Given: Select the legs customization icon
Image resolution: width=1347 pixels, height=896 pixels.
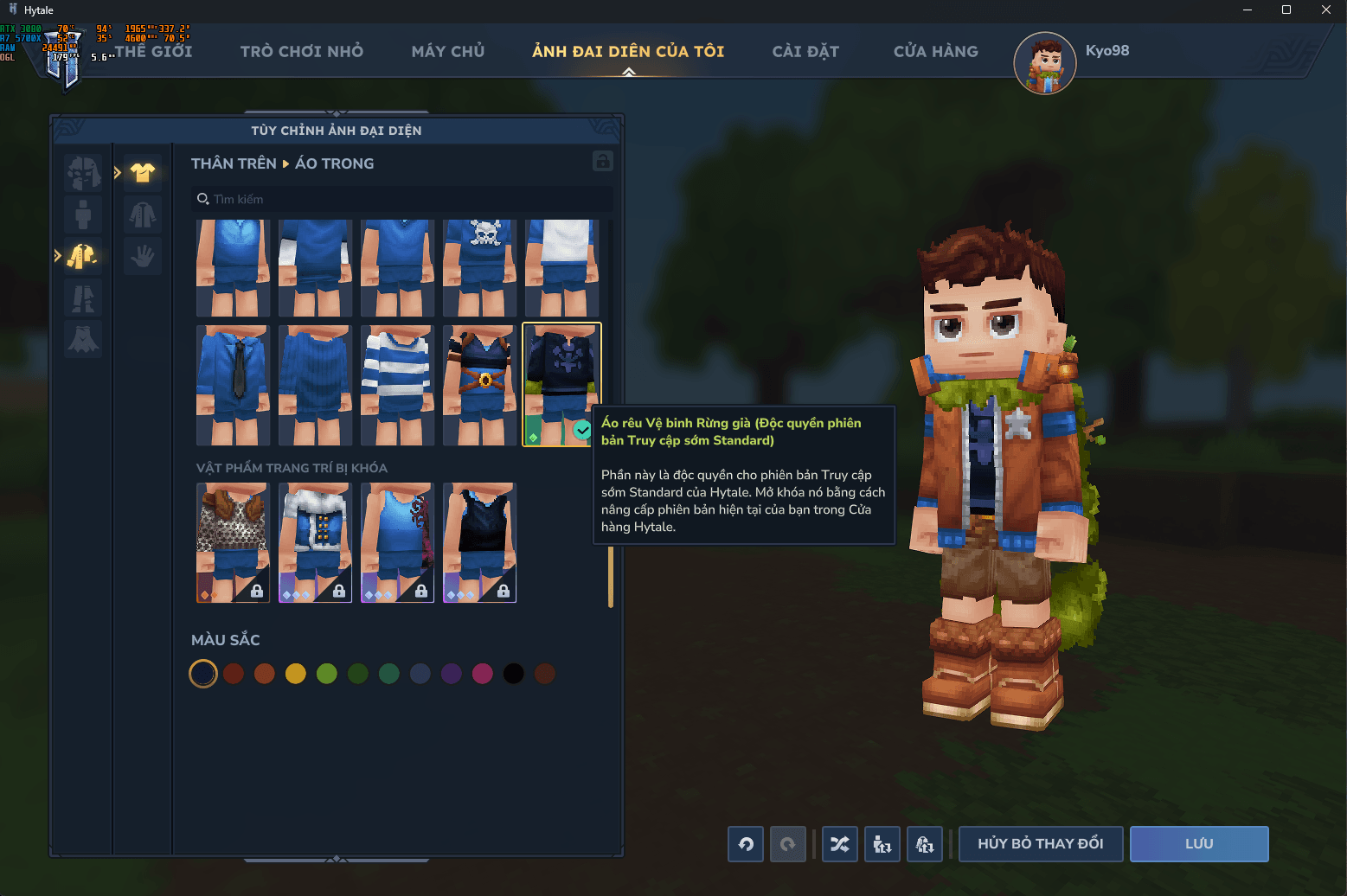Looking at the screenshot, I should click(82, 298).
